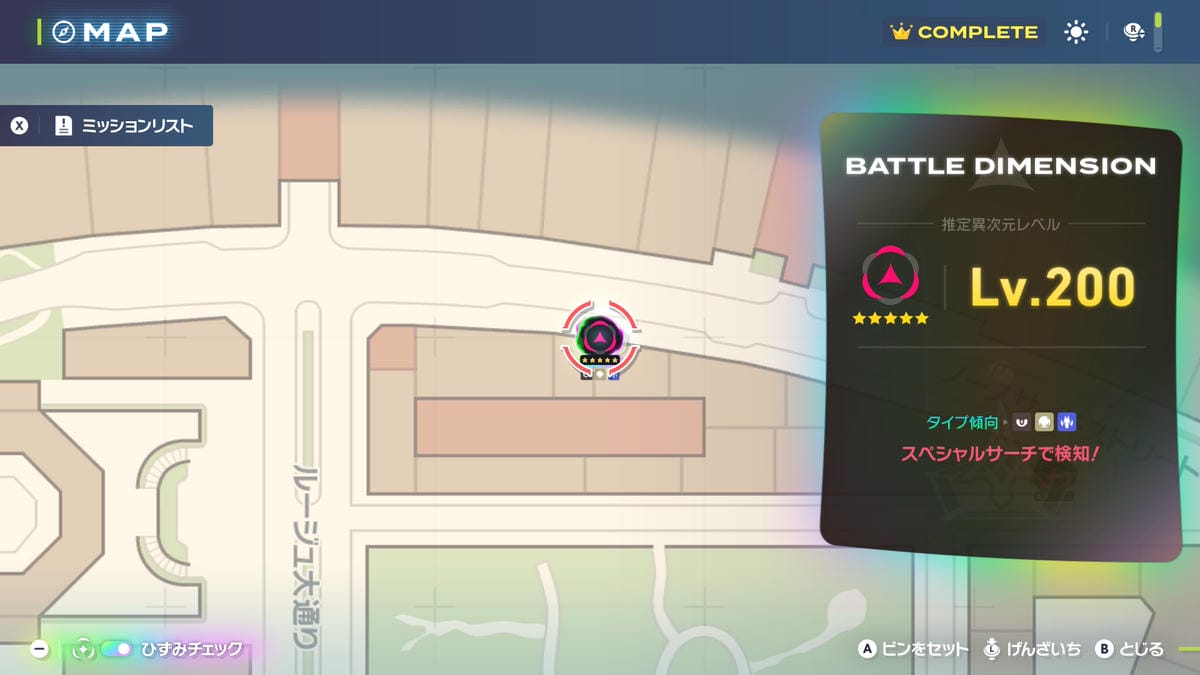Select the five-star Battle Dimension map marker

pyautogui.click(x=600, y=337)
